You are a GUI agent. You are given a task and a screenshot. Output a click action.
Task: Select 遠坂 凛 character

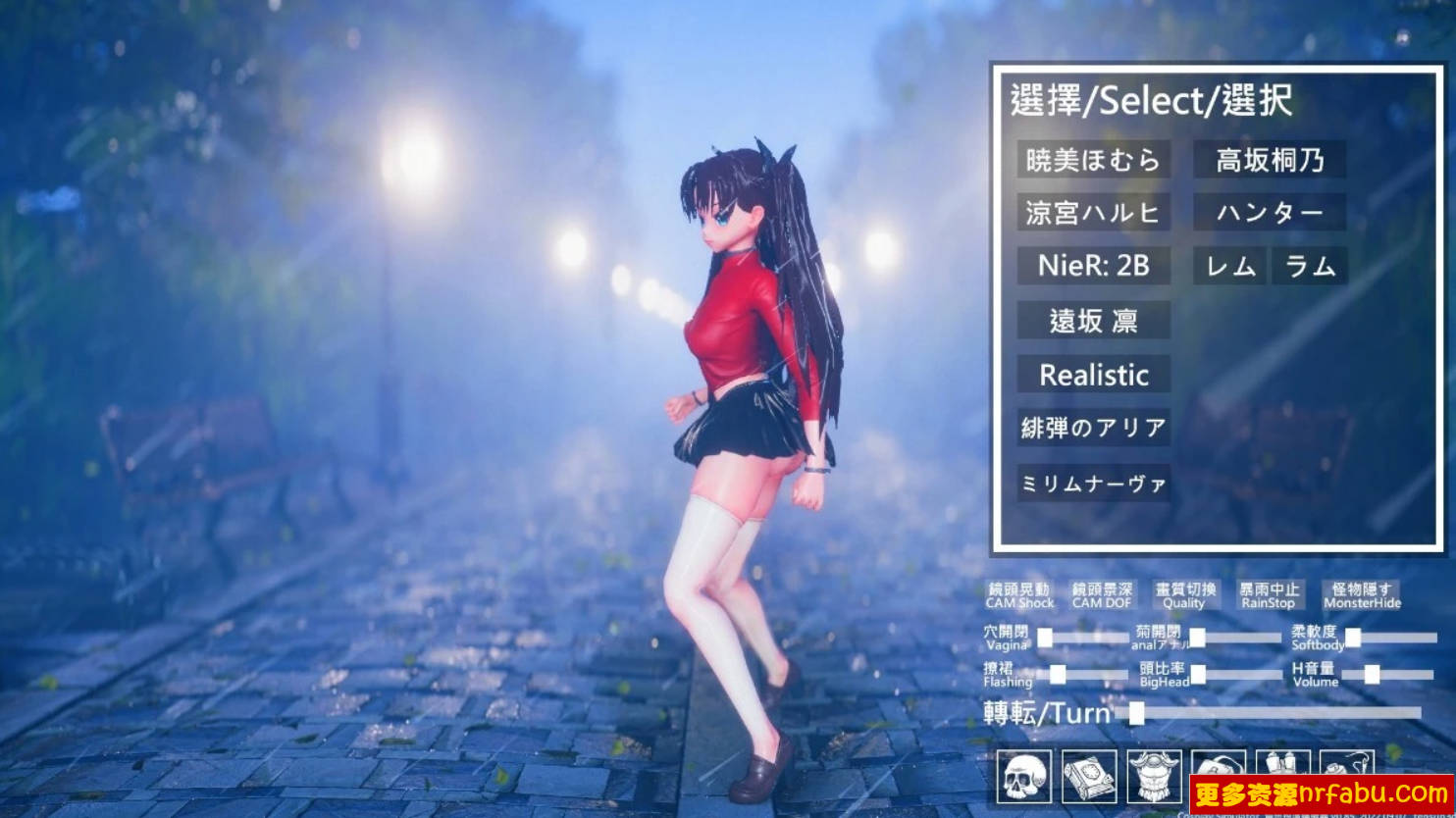click(1093, 321)
